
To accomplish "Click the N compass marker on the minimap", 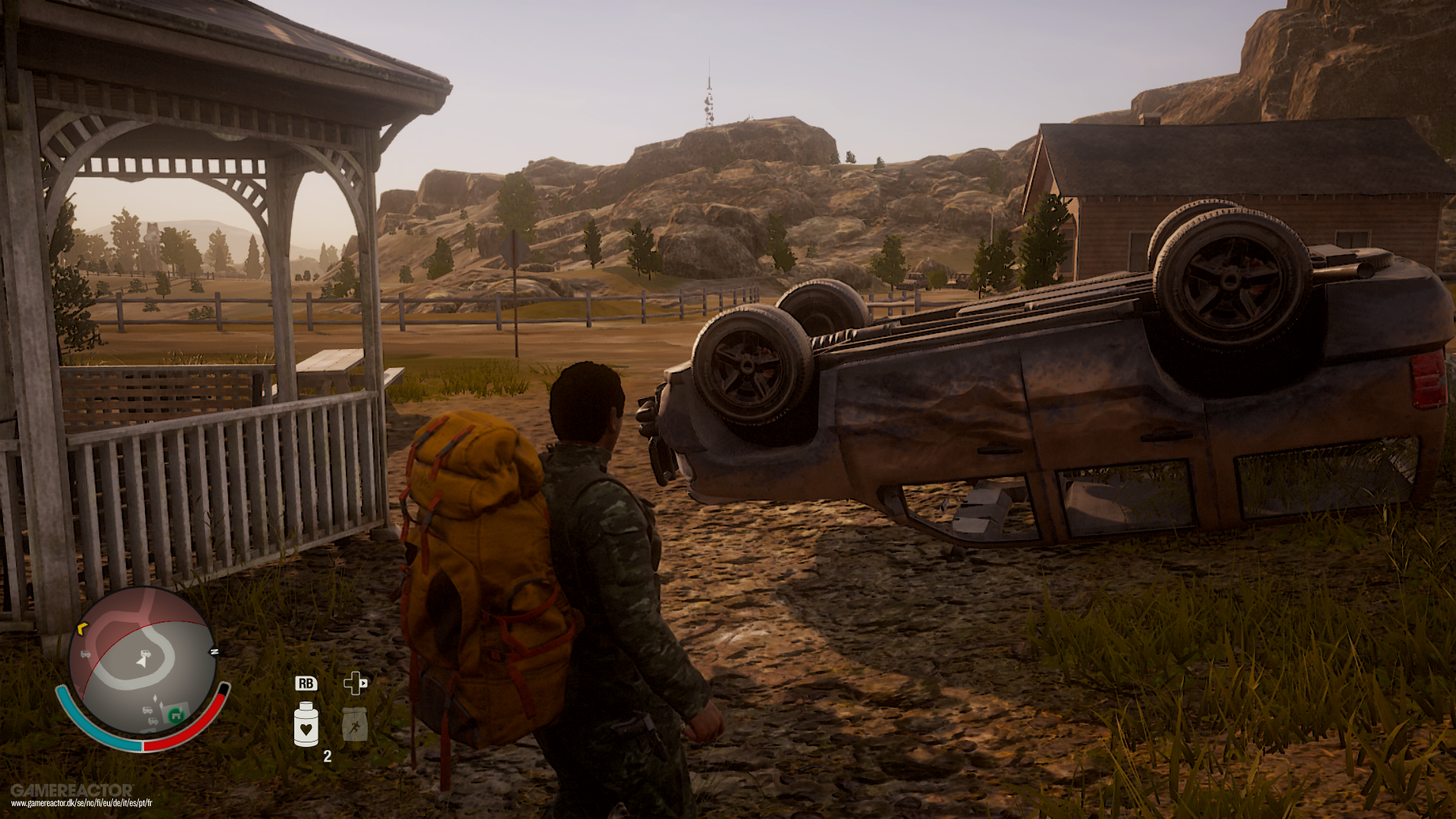I will pyautogui.click(x=215, y=651).
